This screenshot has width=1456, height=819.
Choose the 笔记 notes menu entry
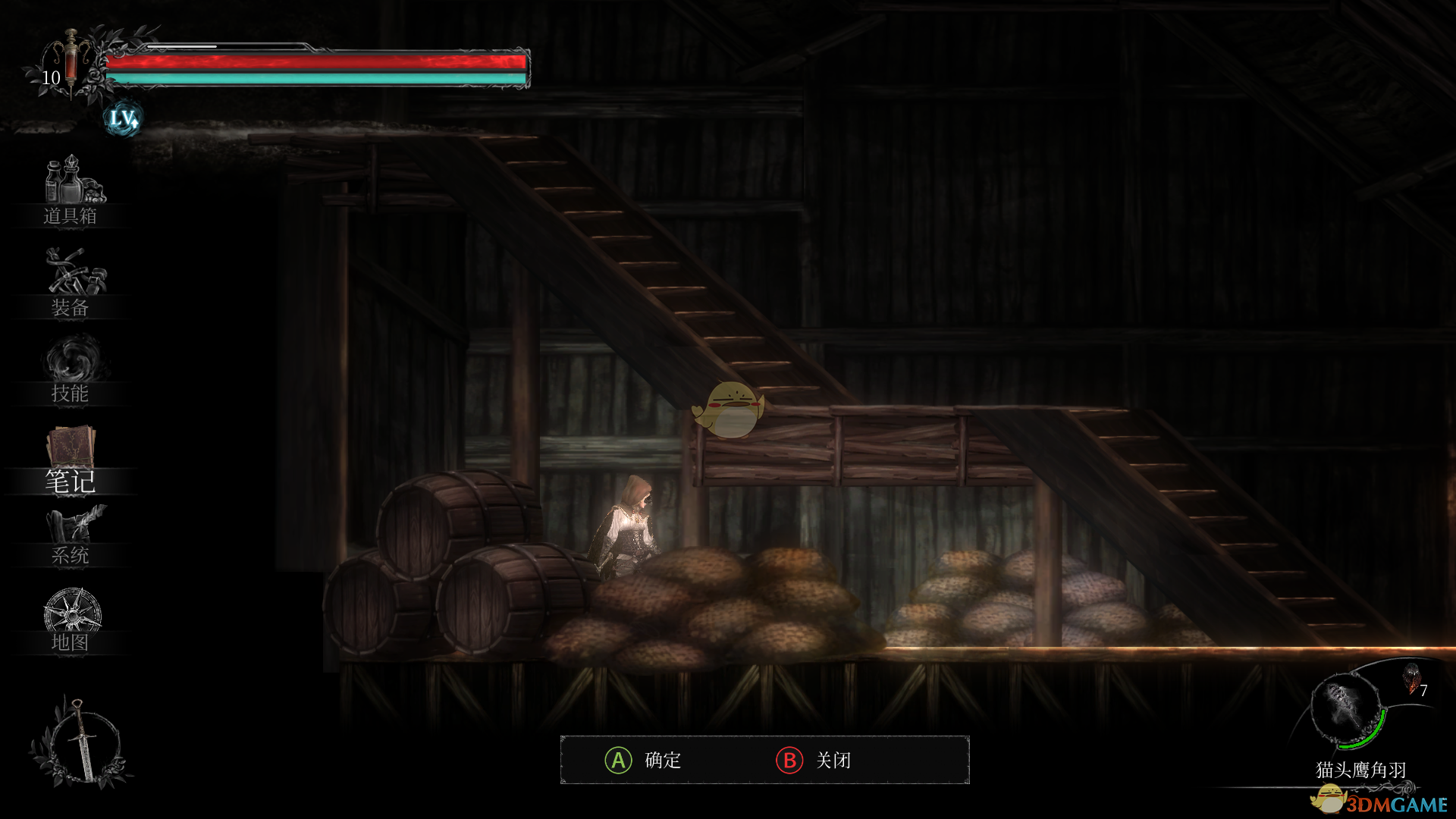click(x=71, y=460)
